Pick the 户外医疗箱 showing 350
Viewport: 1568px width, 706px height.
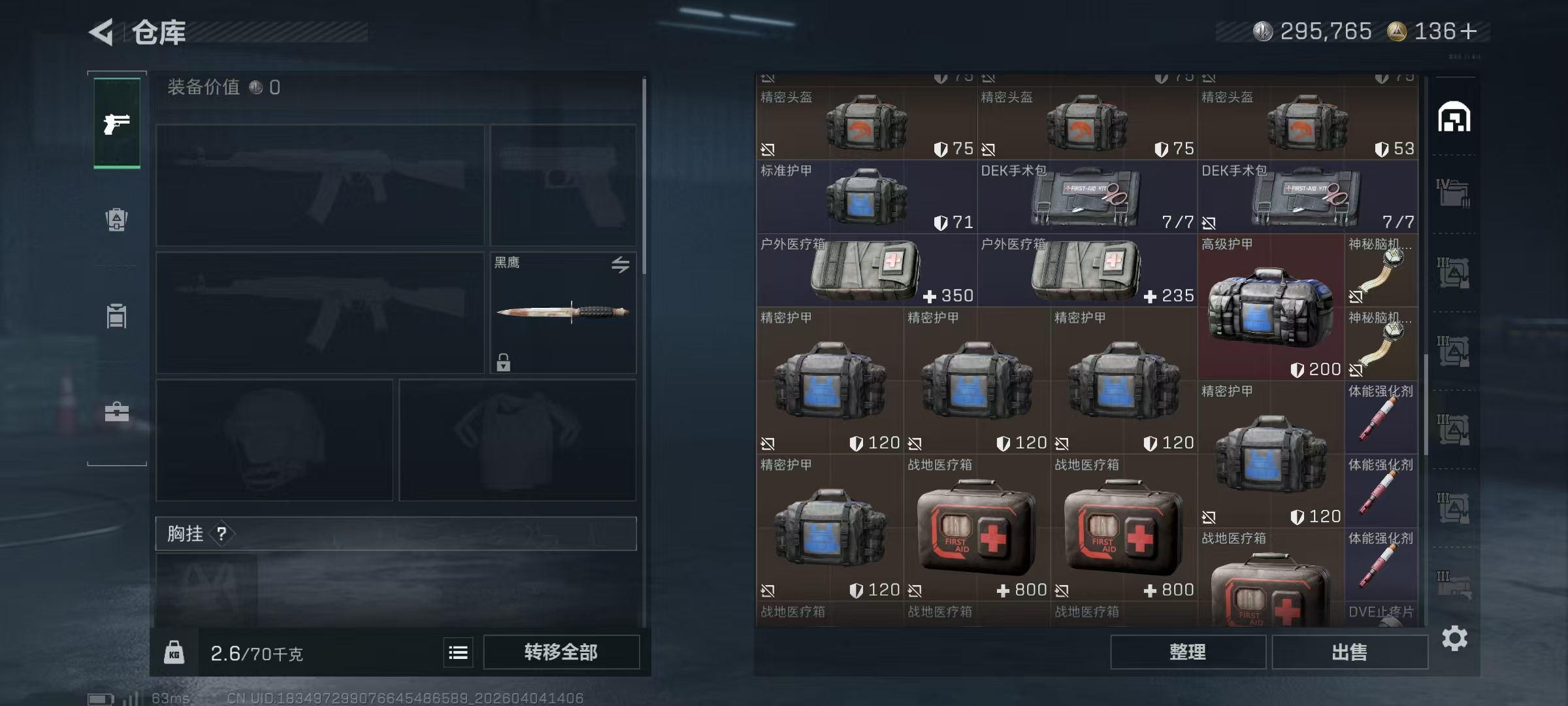pos(866,271)
